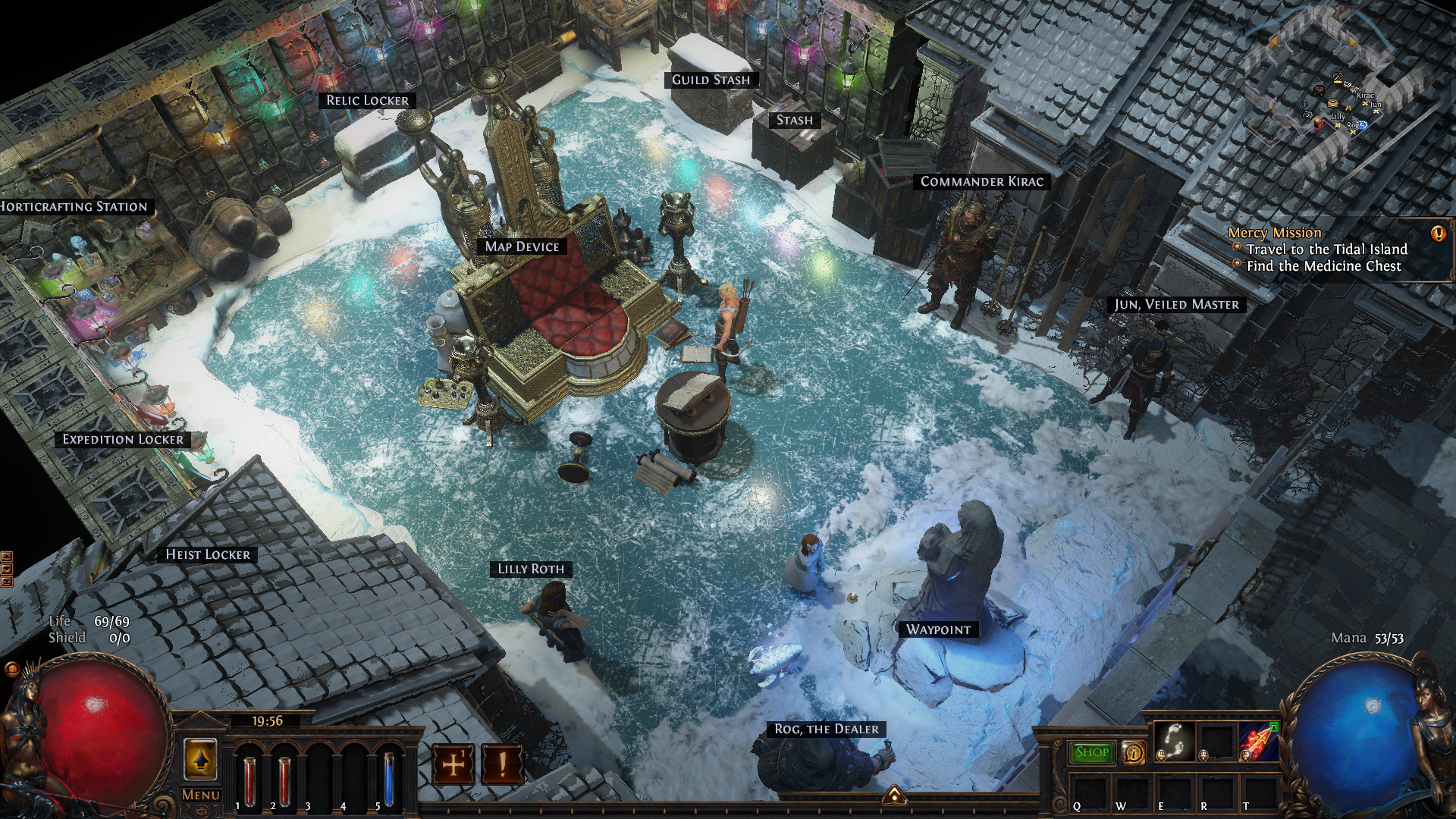Open the passive skill point cross icon
Image resolution: width=1456 pixels, height=819 pixels.
click(453, 764)
